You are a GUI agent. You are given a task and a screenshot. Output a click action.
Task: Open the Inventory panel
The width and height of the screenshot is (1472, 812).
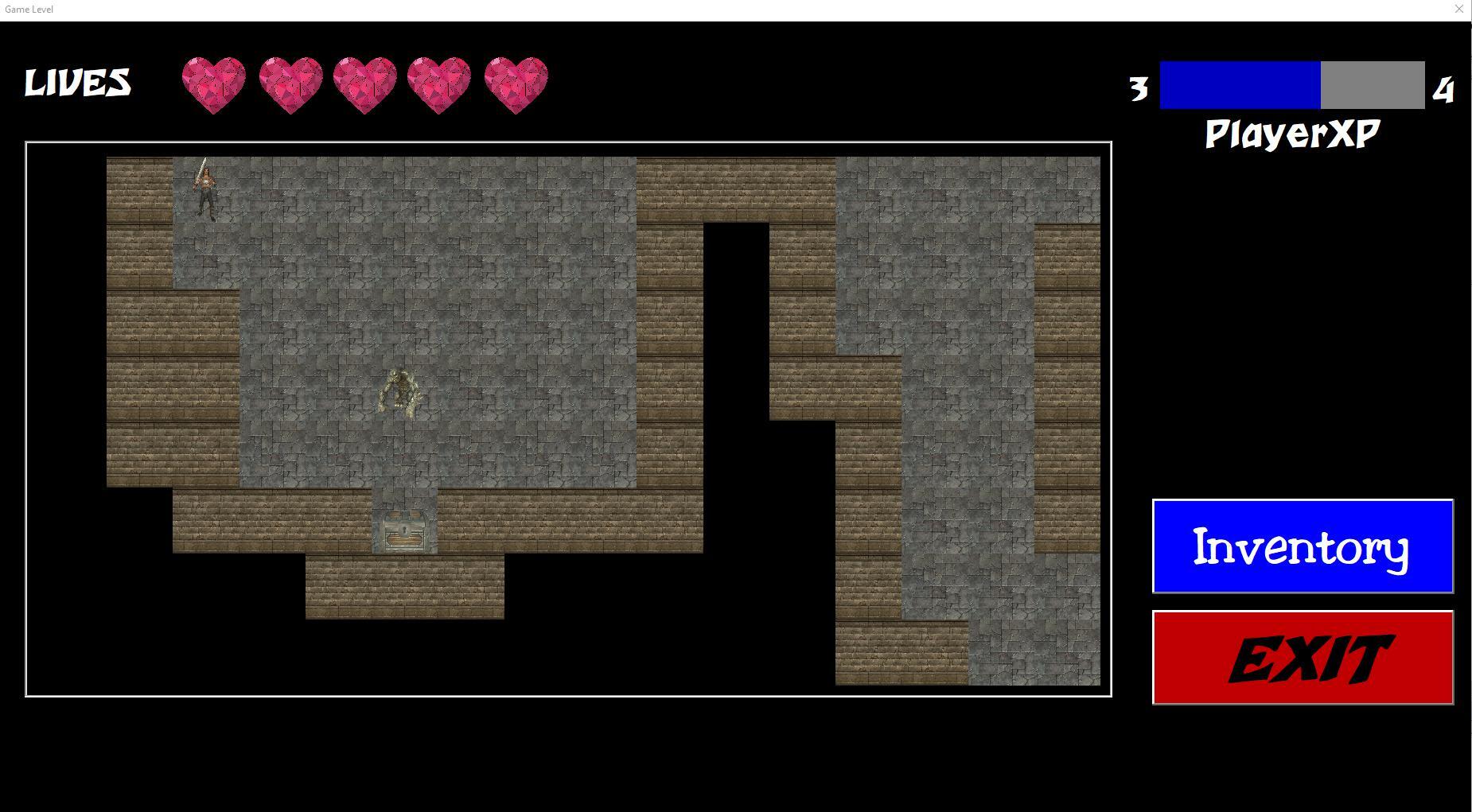1302,546
